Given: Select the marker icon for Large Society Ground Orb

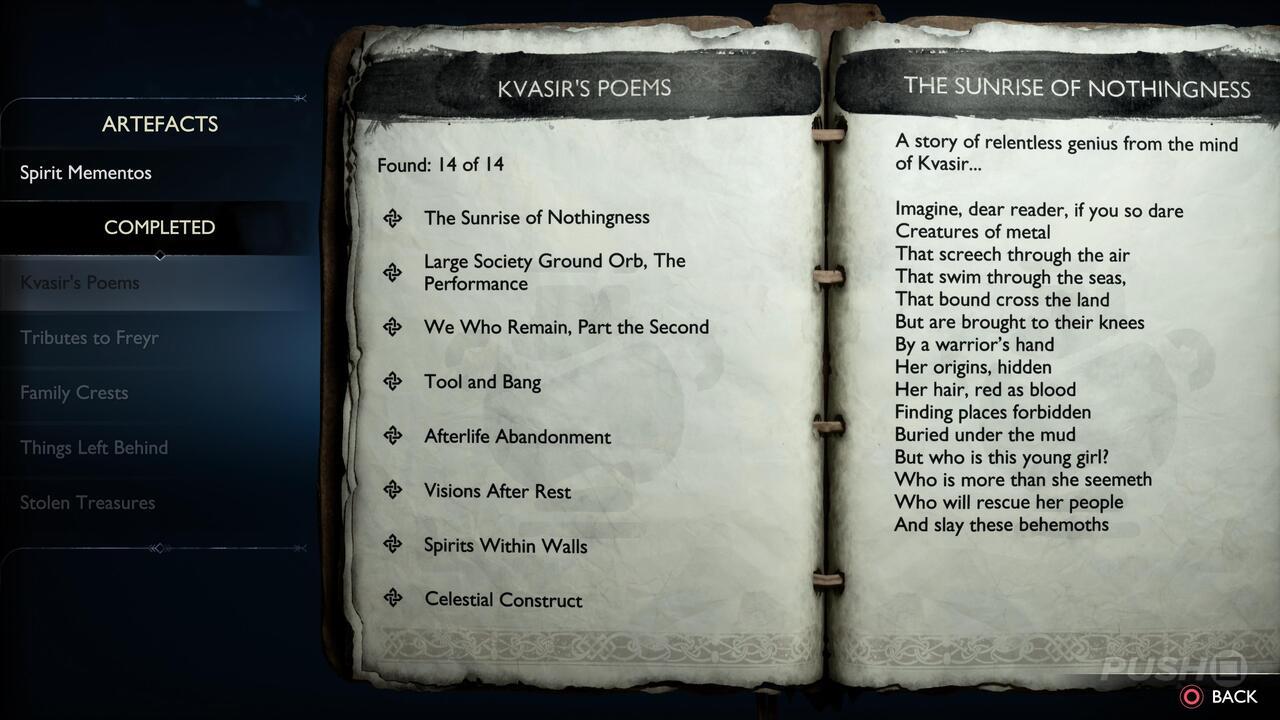Looking at the screenshot, I should coord(392,272).
